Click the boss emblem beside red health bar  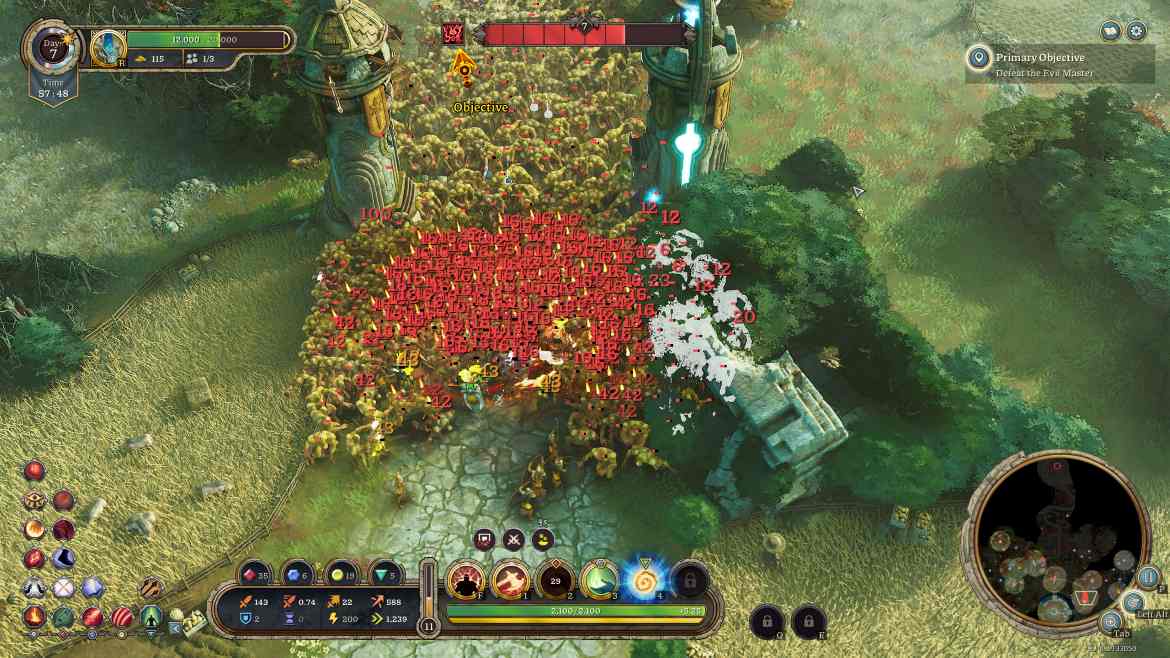(452, 35)
